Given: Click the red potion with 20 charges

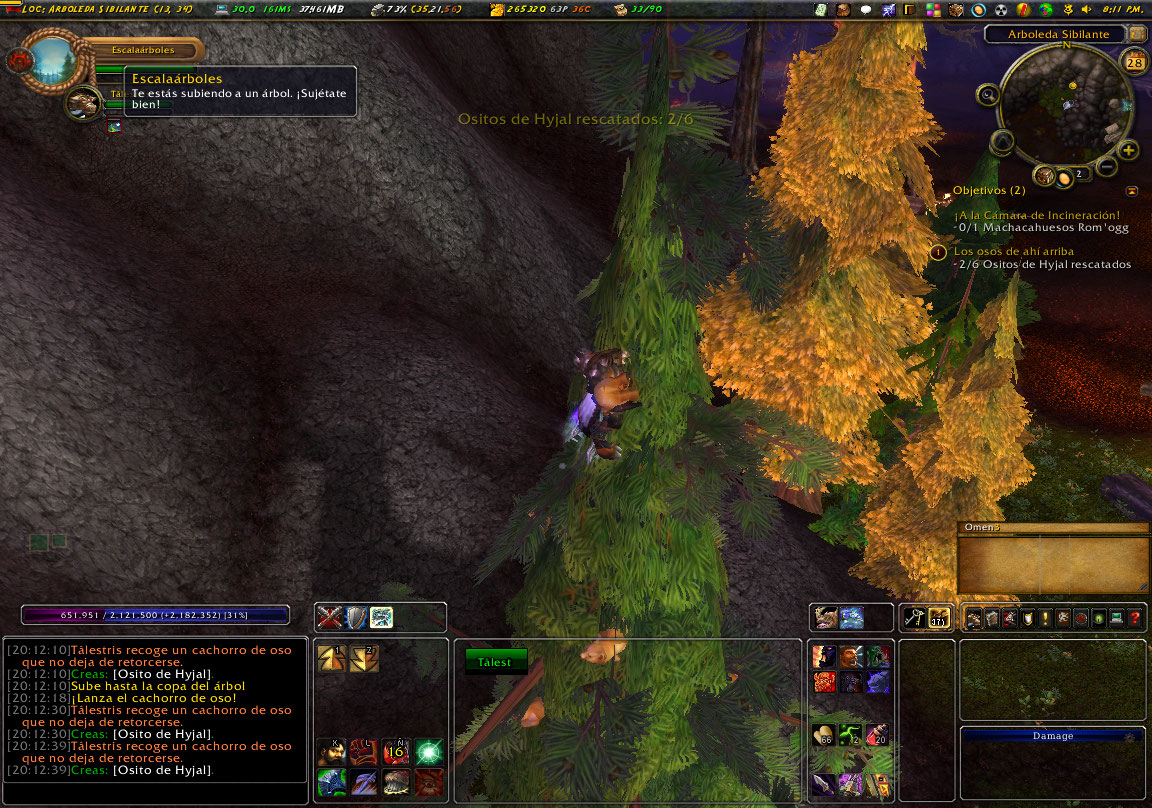Looking at the screenshot, I should pyautogui.click(x=877, y=736).
